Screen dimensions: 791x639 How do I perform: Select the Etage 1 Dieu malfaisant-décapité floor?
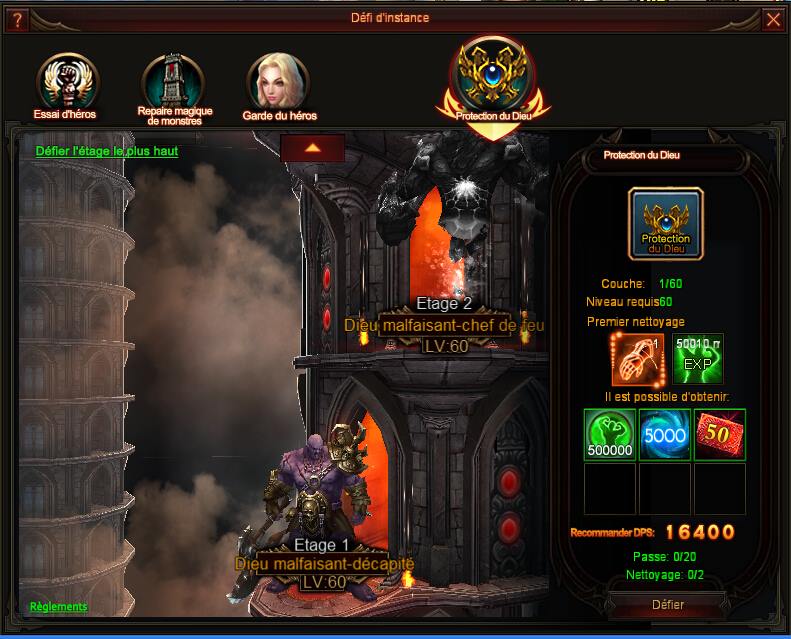(x=324, y=564)
